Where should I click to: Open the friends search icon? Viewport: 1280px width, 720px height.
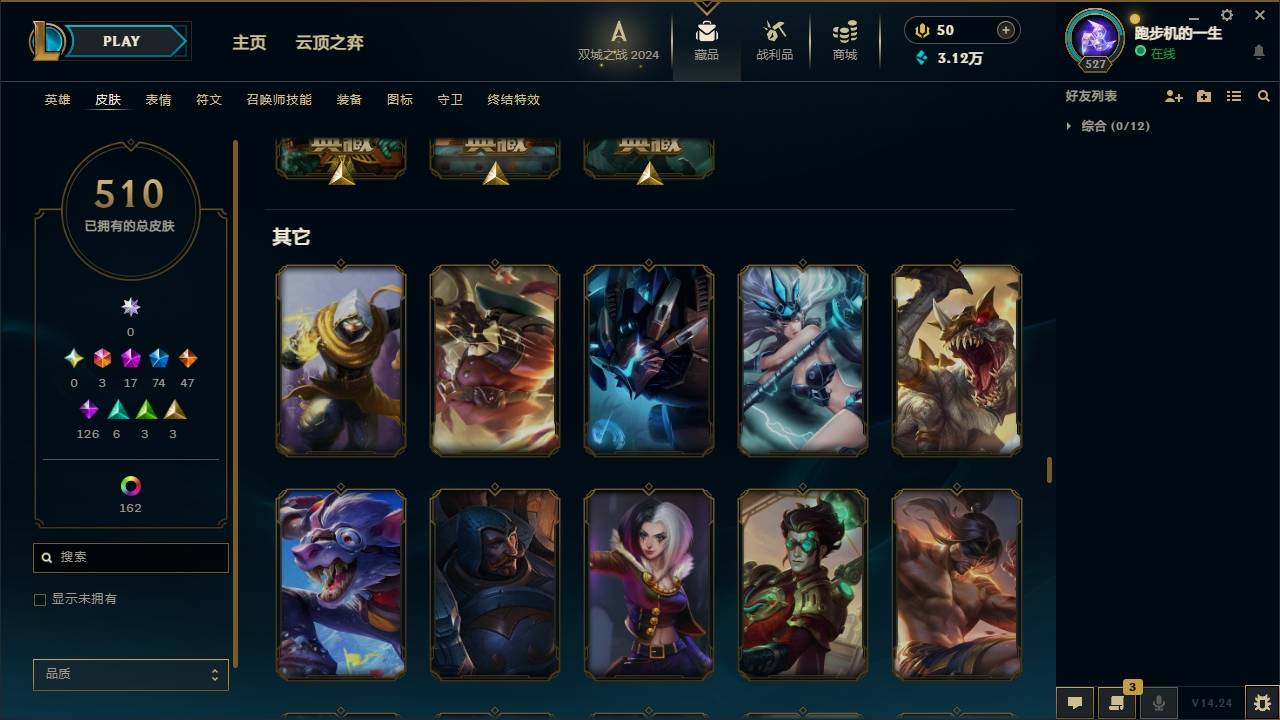click(x=1263, y=95)
